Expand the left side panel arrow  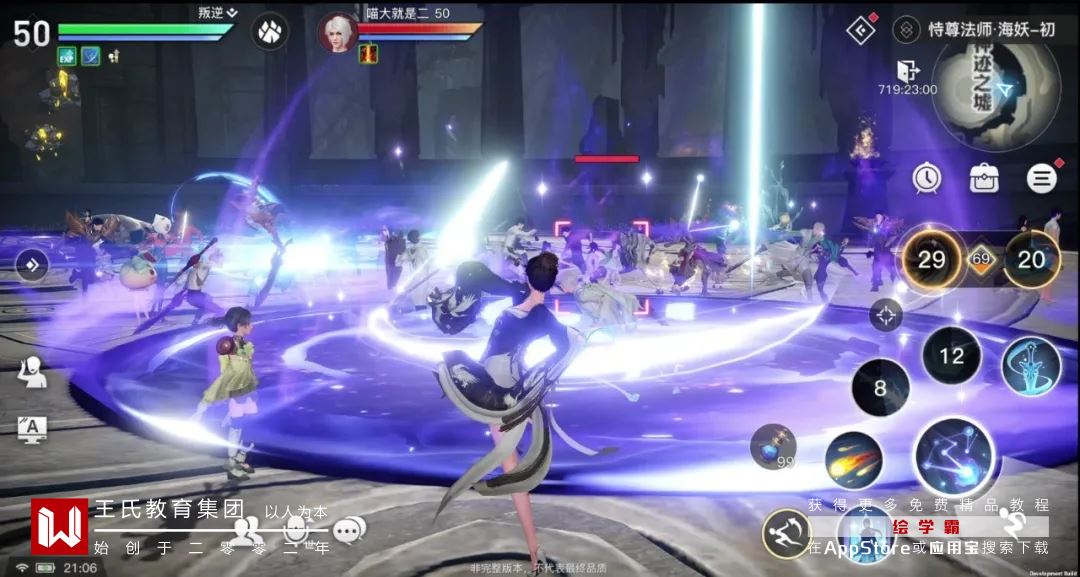(x=32, y=265)
